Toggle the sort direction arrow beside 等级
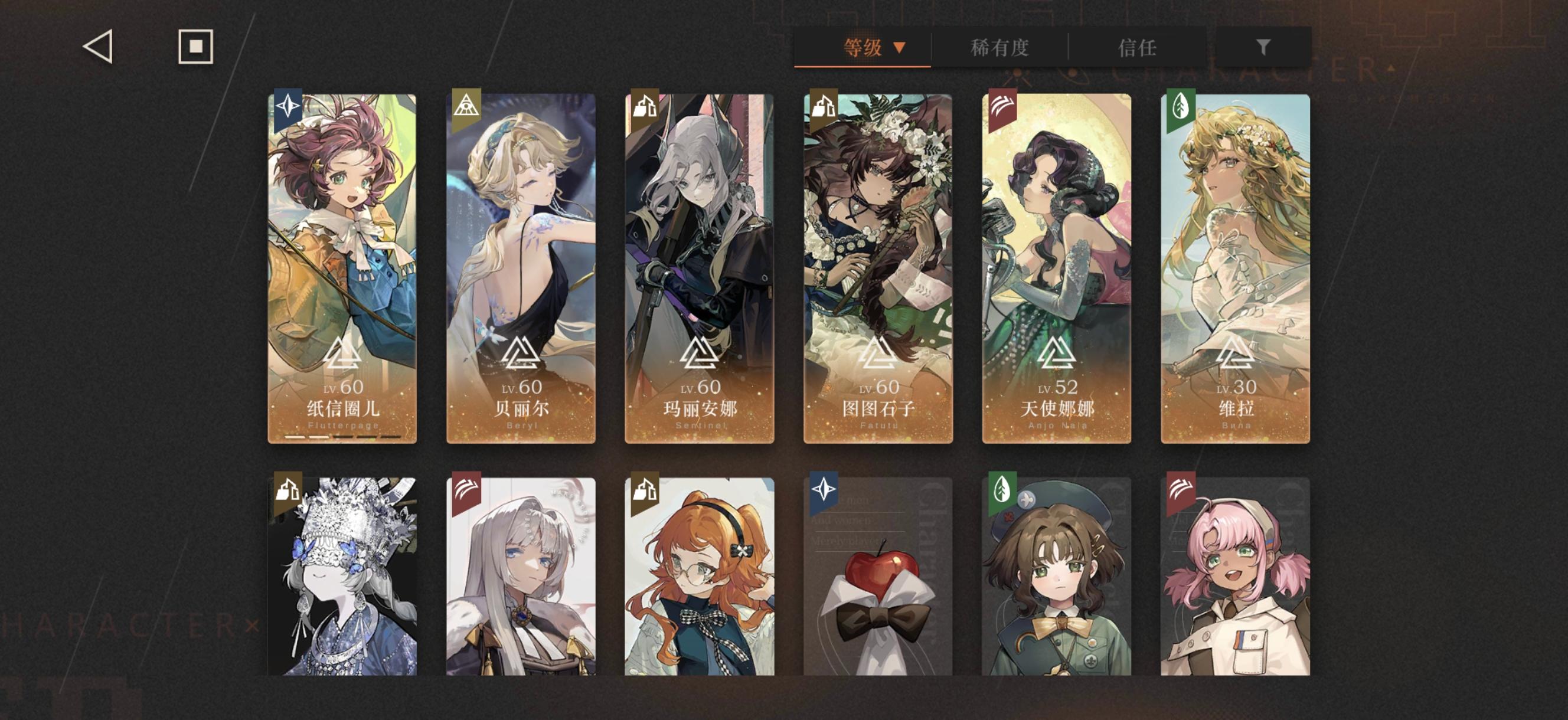 pos(900,47)
